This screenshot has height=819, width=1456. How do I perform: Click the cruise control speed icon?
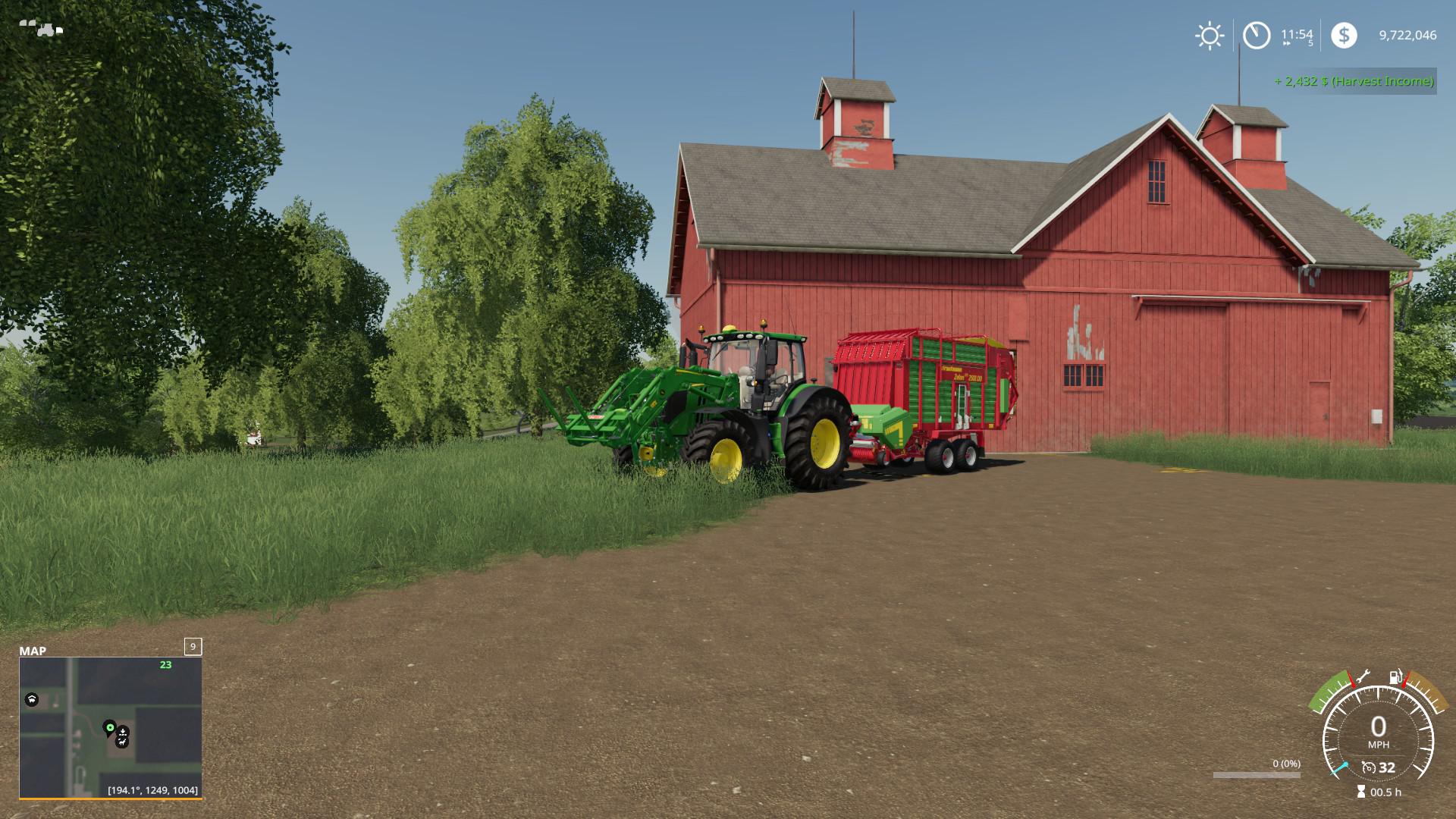(x=1369, y=767)
